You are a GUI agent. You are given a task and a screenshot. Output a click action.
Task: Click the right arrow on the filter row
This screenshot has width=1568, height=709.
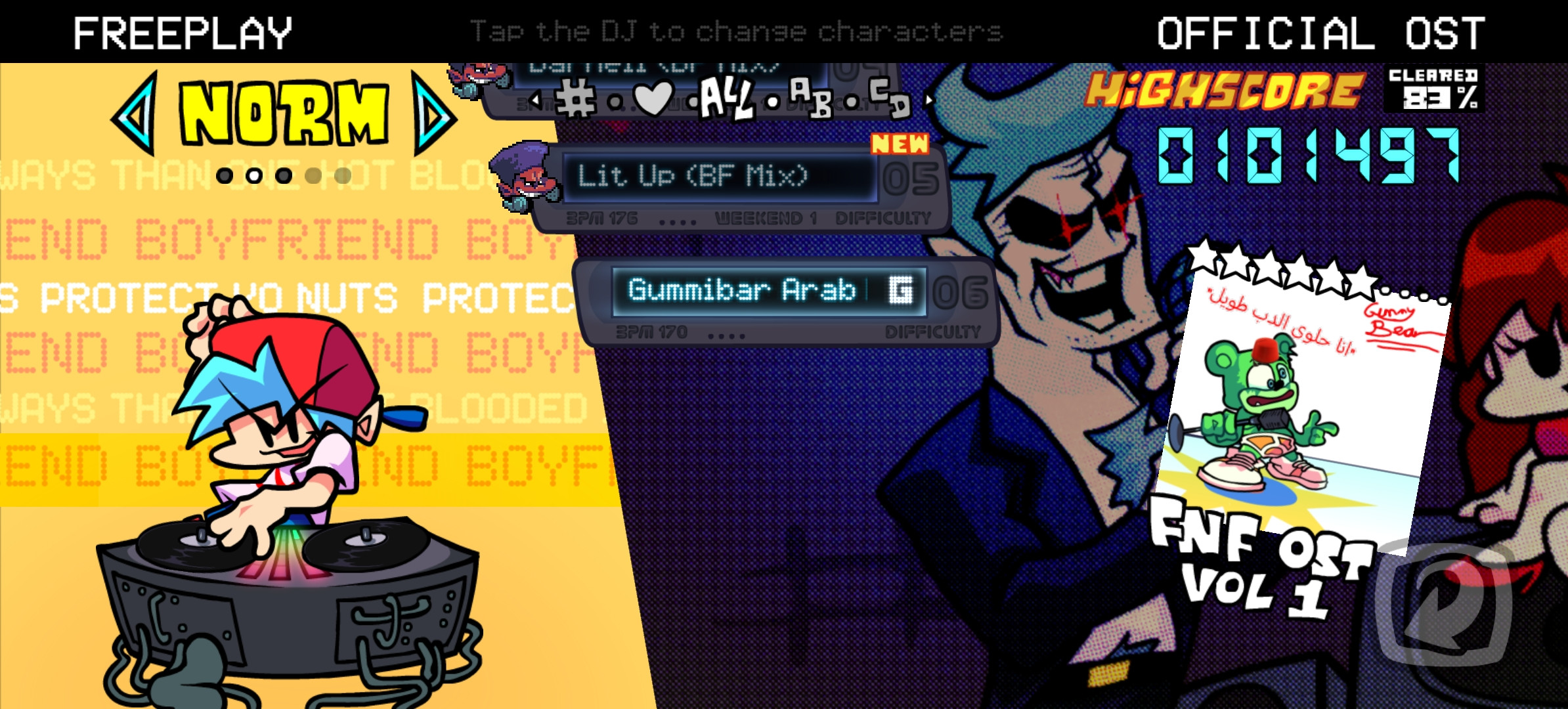click(x=930, y=100)
